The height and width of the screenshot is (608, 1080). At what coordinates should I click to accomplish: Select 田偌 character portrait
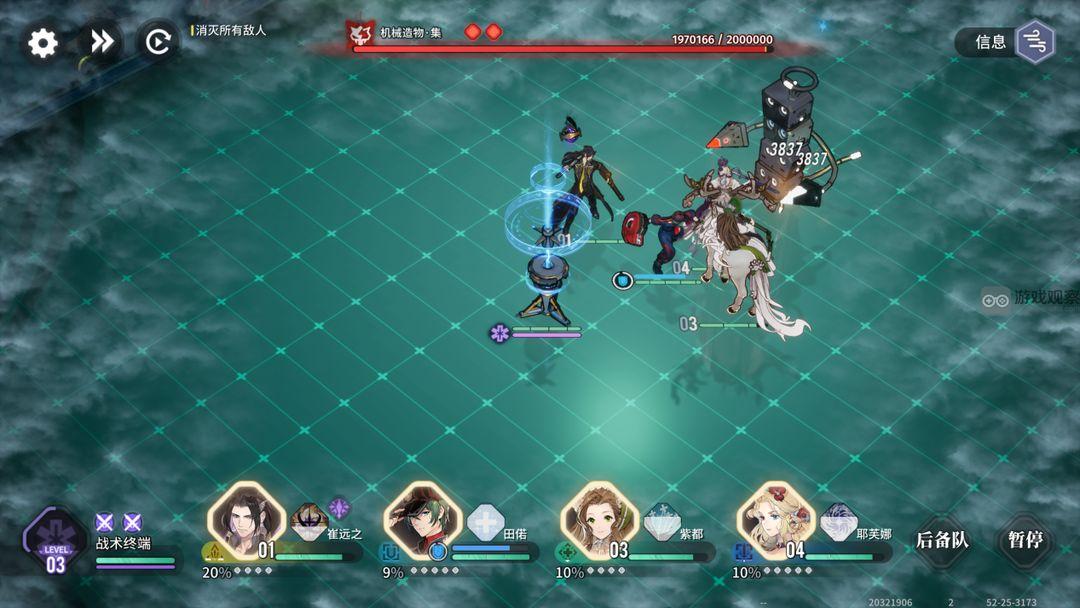(x=423, y=519)
